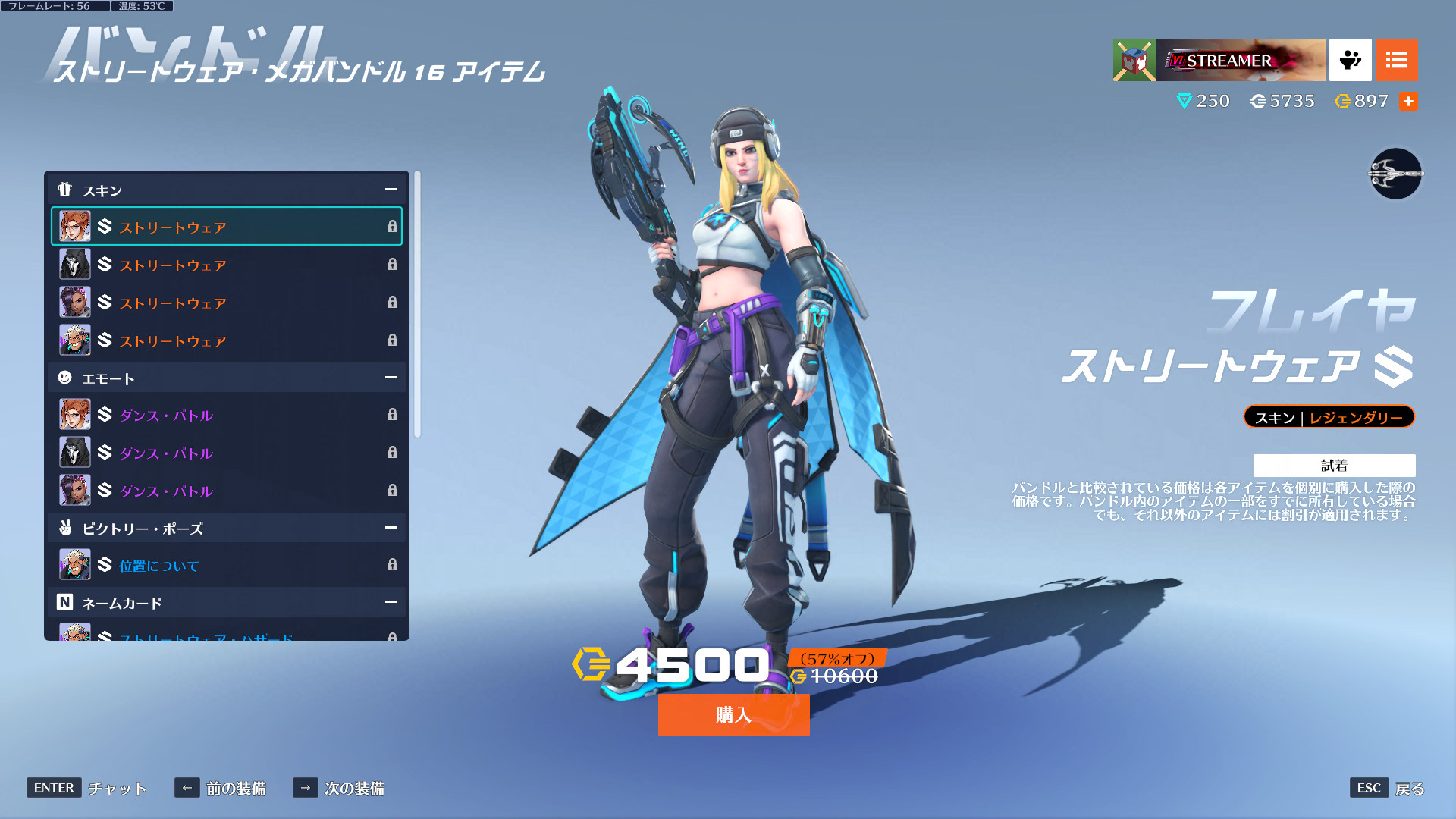
Task: Select Sombra's ストリートウェア skin row
Action: (x=226, y=303)
